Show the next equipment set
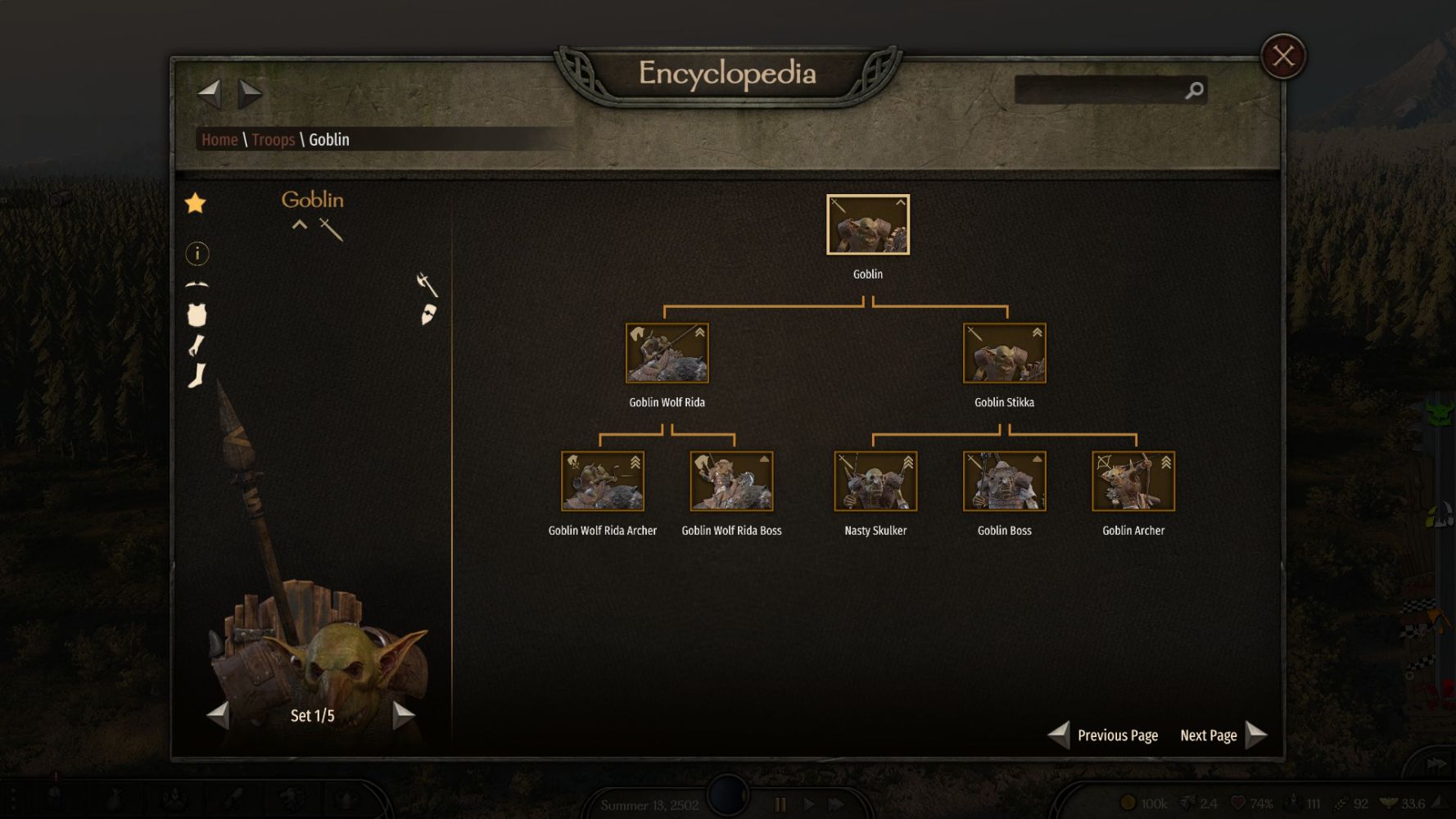 [404, 715]
